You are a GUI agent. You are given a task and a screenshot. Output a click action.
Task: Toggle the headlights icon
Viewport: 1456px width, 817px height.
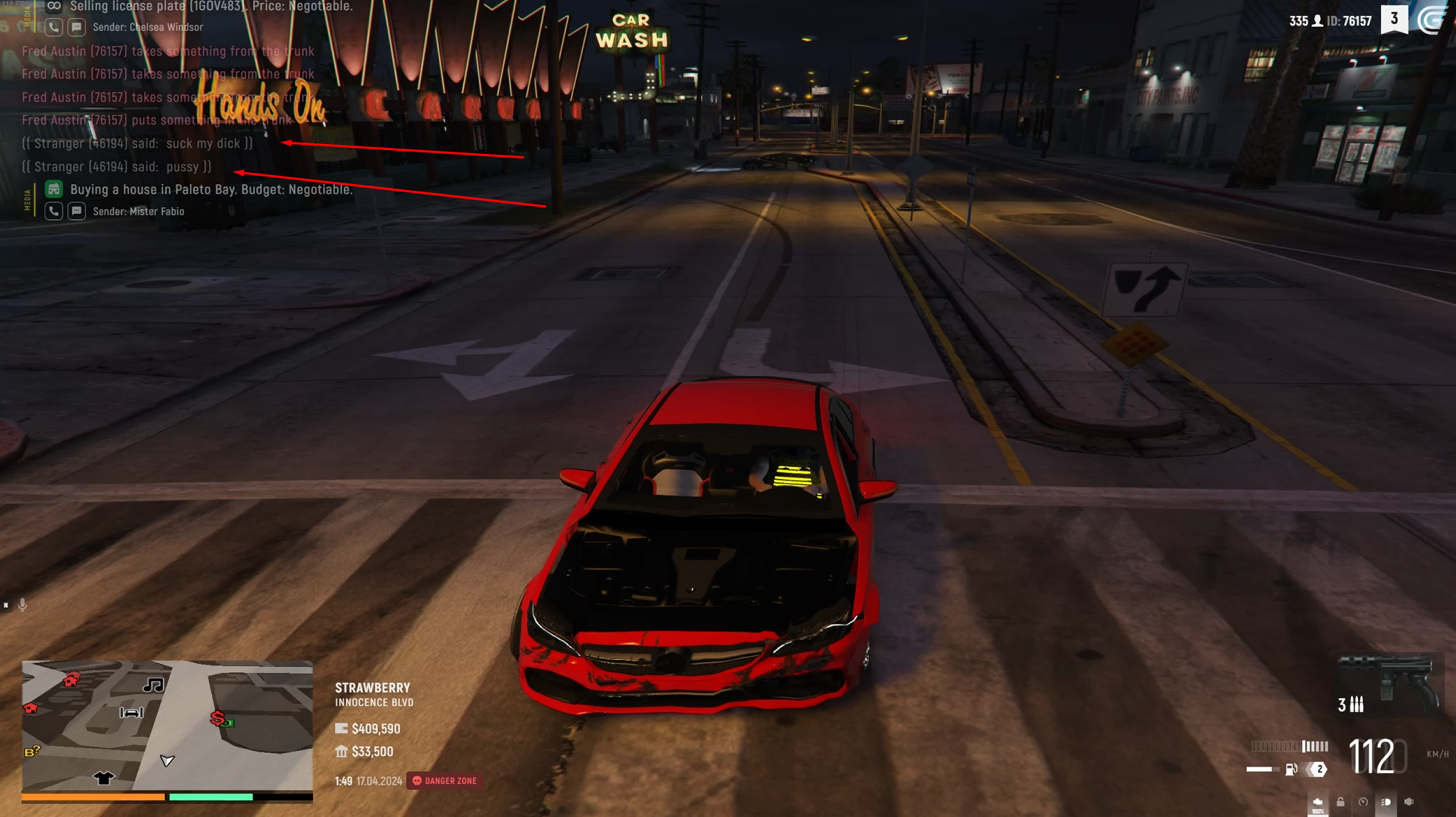coord(1386,803)
